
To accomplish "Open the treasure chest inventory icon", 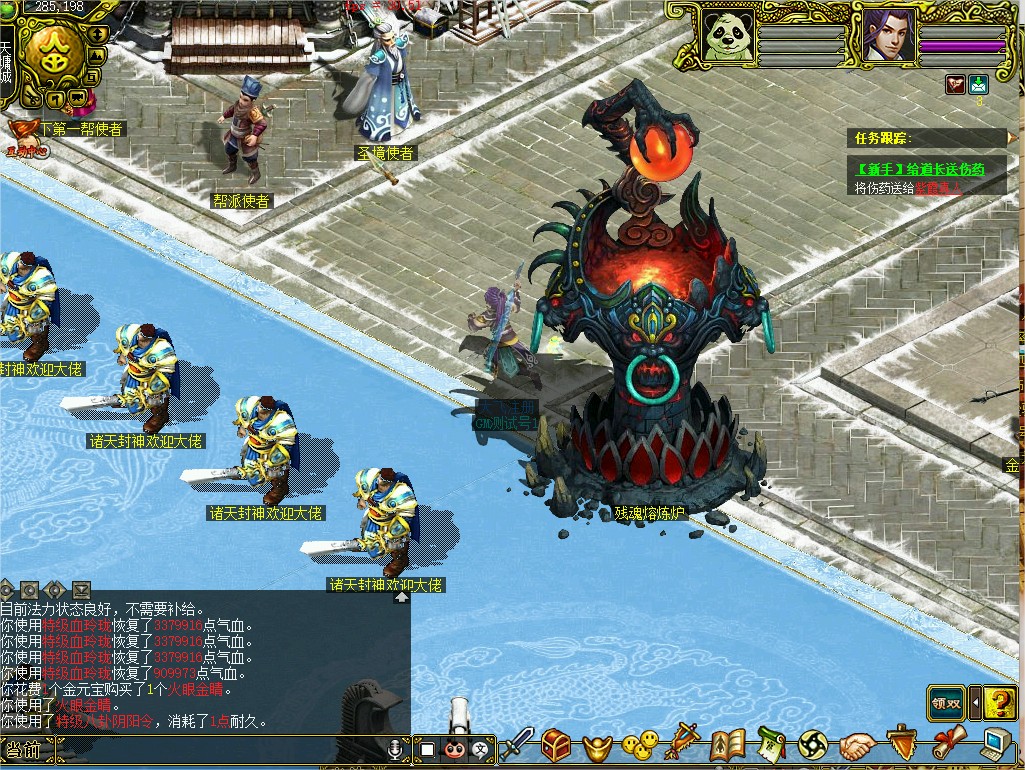I will (557, 744).
